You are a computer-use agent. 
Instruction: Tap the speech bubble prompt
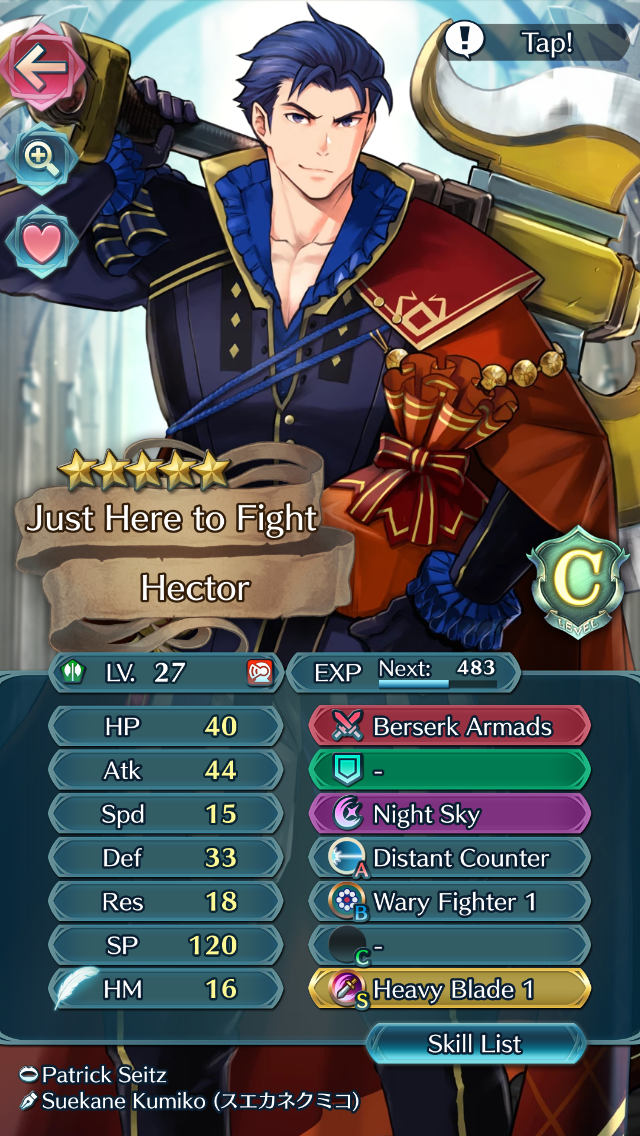point(535,40)
